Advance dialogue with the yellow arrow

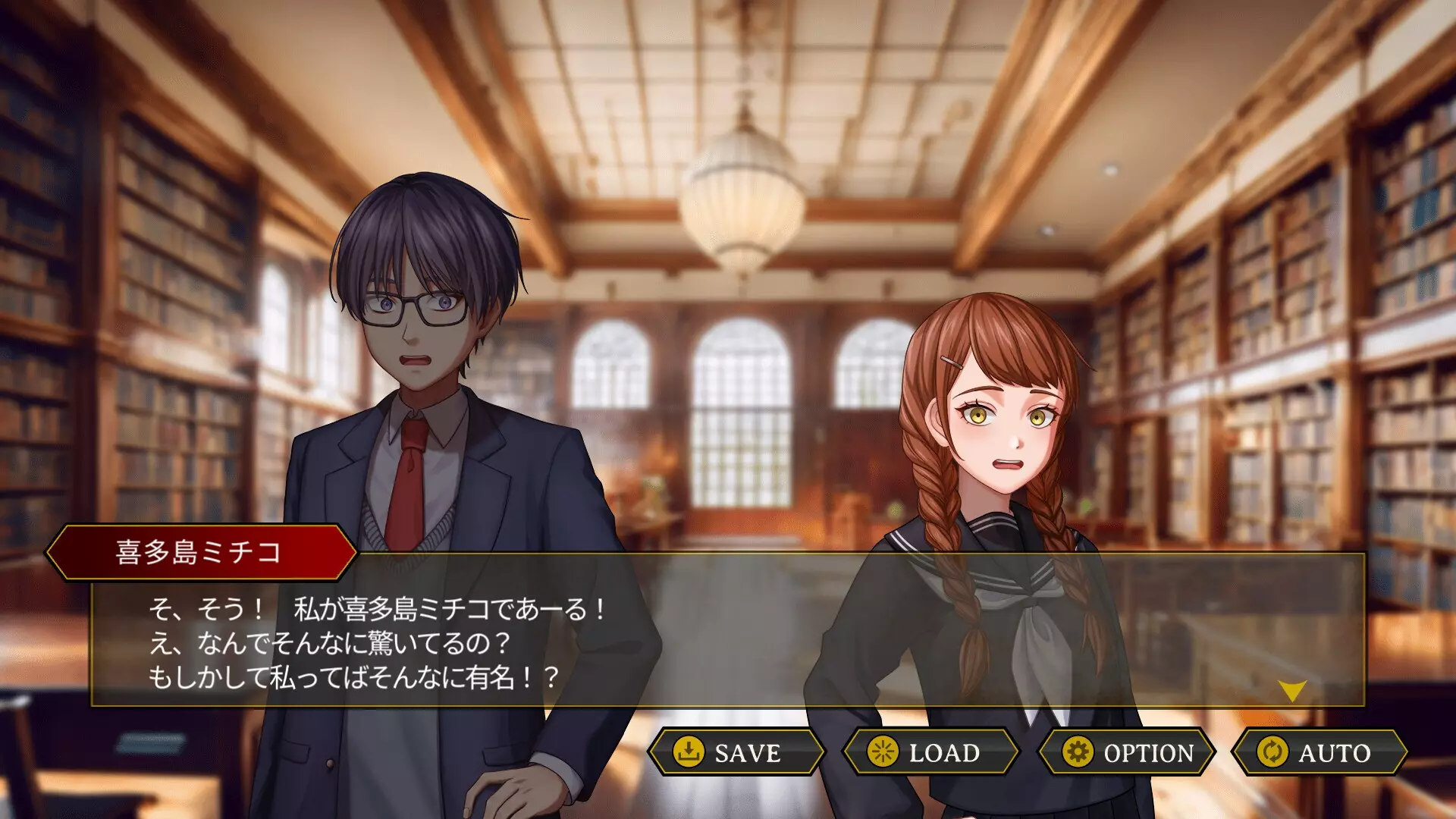(x=1291, y=689)
